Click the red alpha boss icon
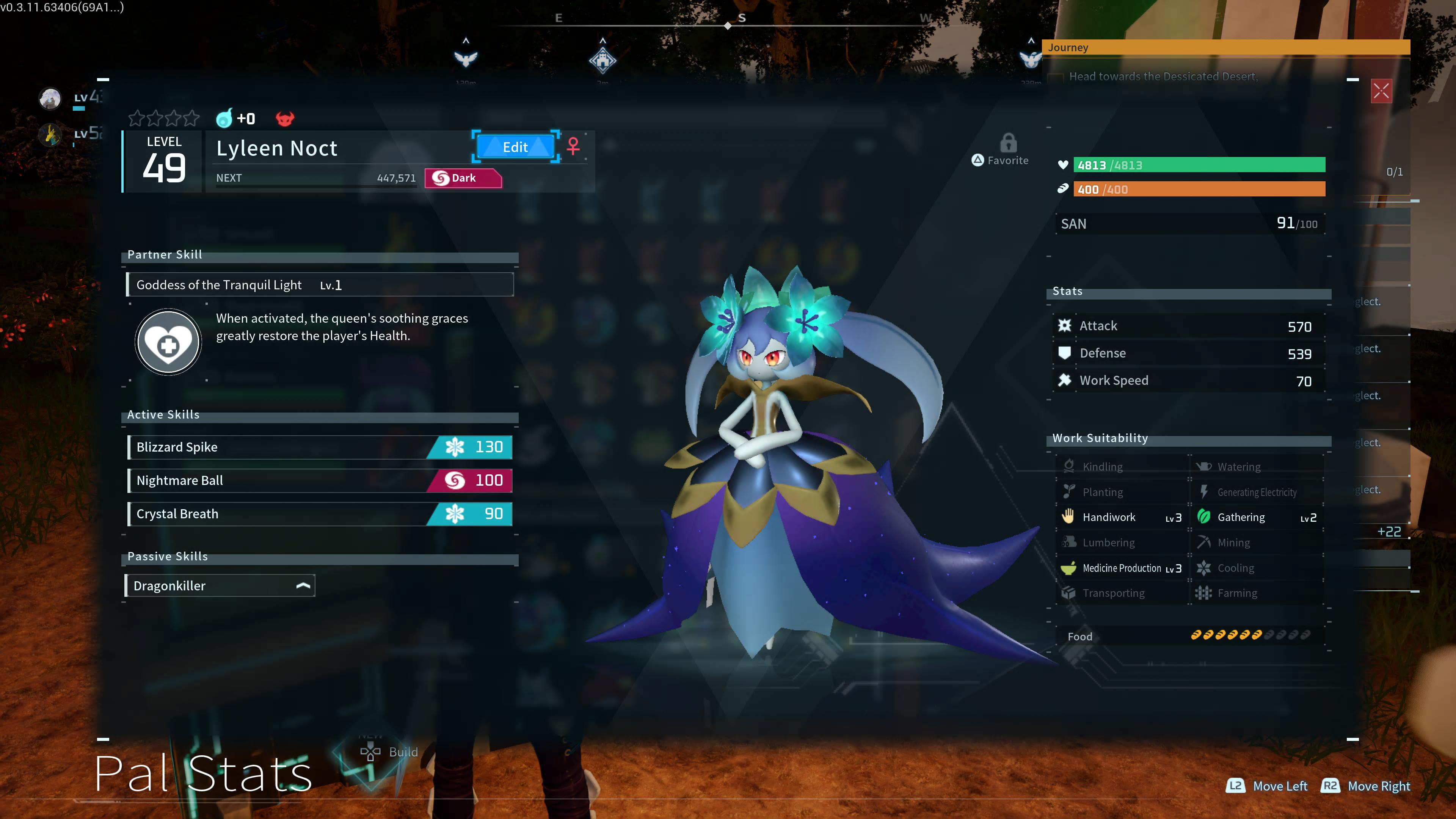Screen dimensions: 1456x819 (285, 119)
